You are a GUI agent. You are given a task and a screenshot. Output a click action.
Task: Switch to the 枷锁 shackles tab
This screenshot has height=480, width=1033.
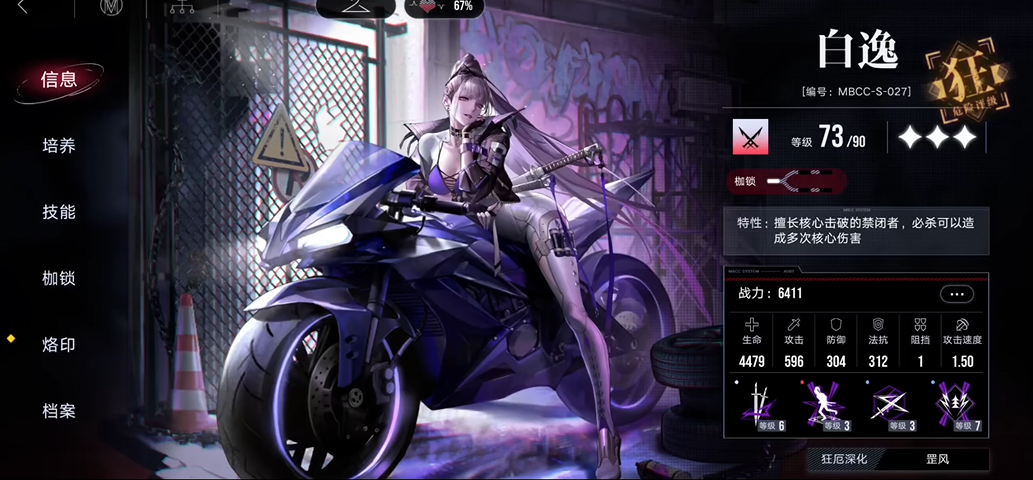point(59,278)
